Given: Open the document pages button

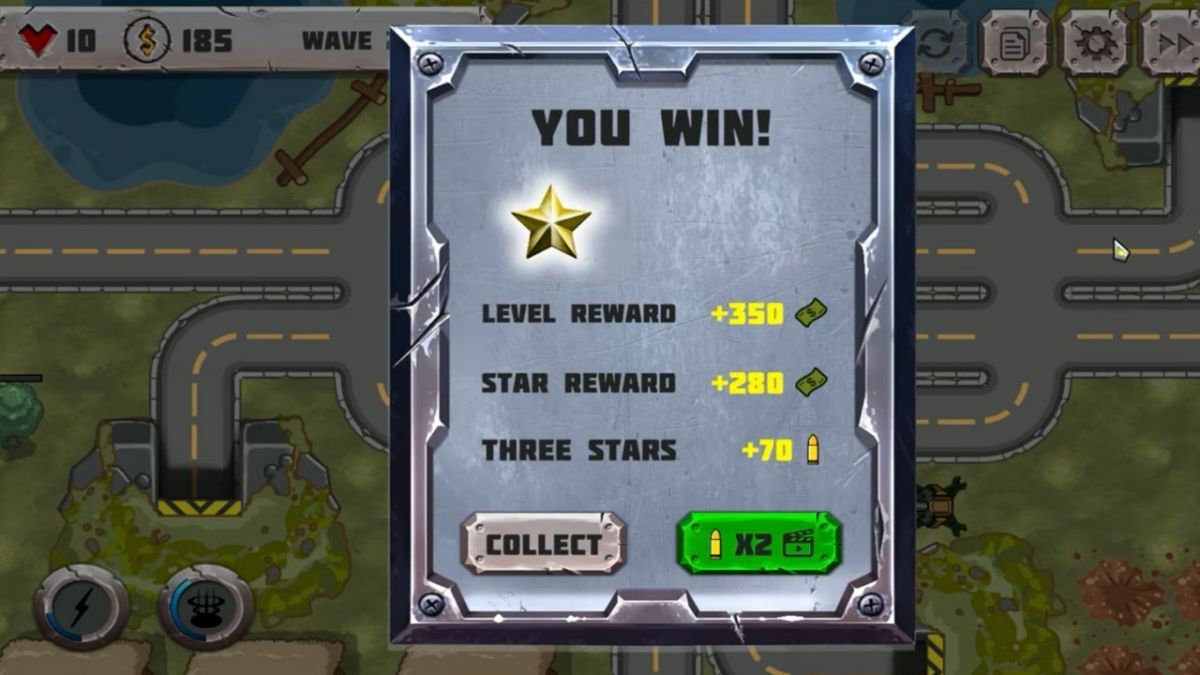Looking at the screenshot, I should (x=1014, y=44).
